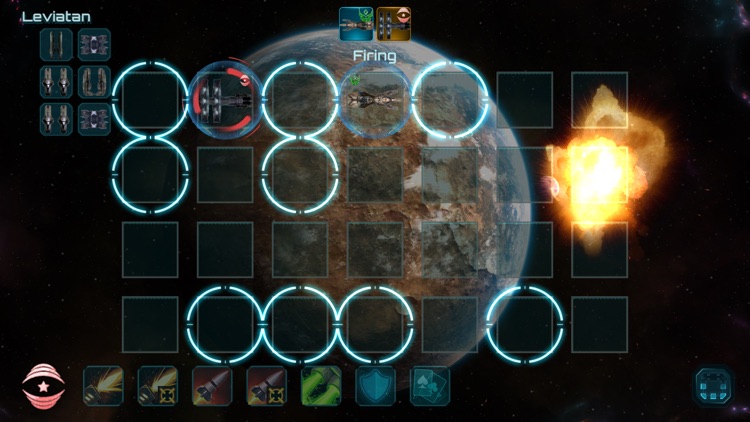
Task: Activate the blue shield ability
Action: [375, 385]
